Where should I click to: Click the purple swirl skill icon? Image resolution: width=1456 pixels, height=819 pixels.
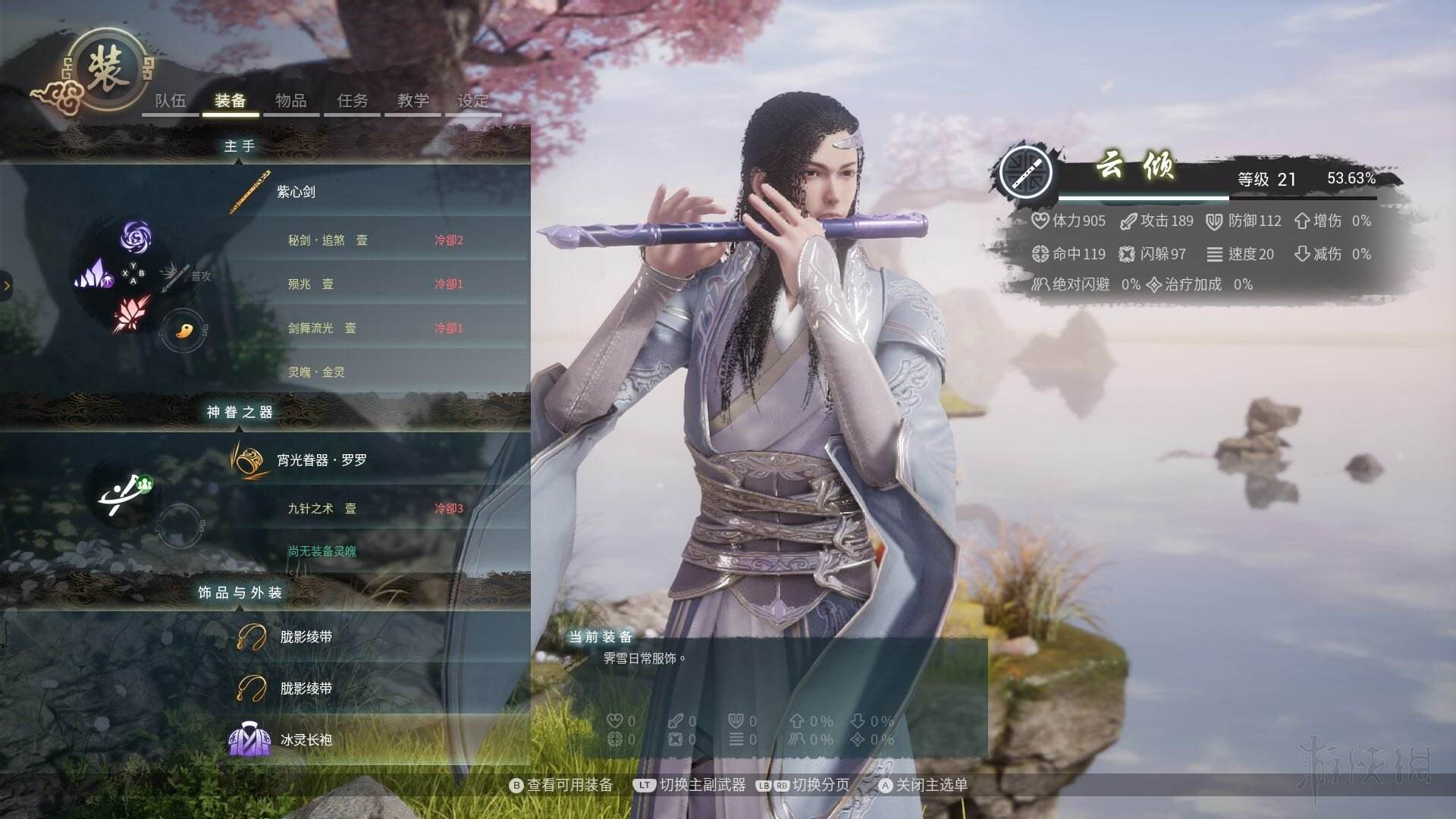[136, 237]
